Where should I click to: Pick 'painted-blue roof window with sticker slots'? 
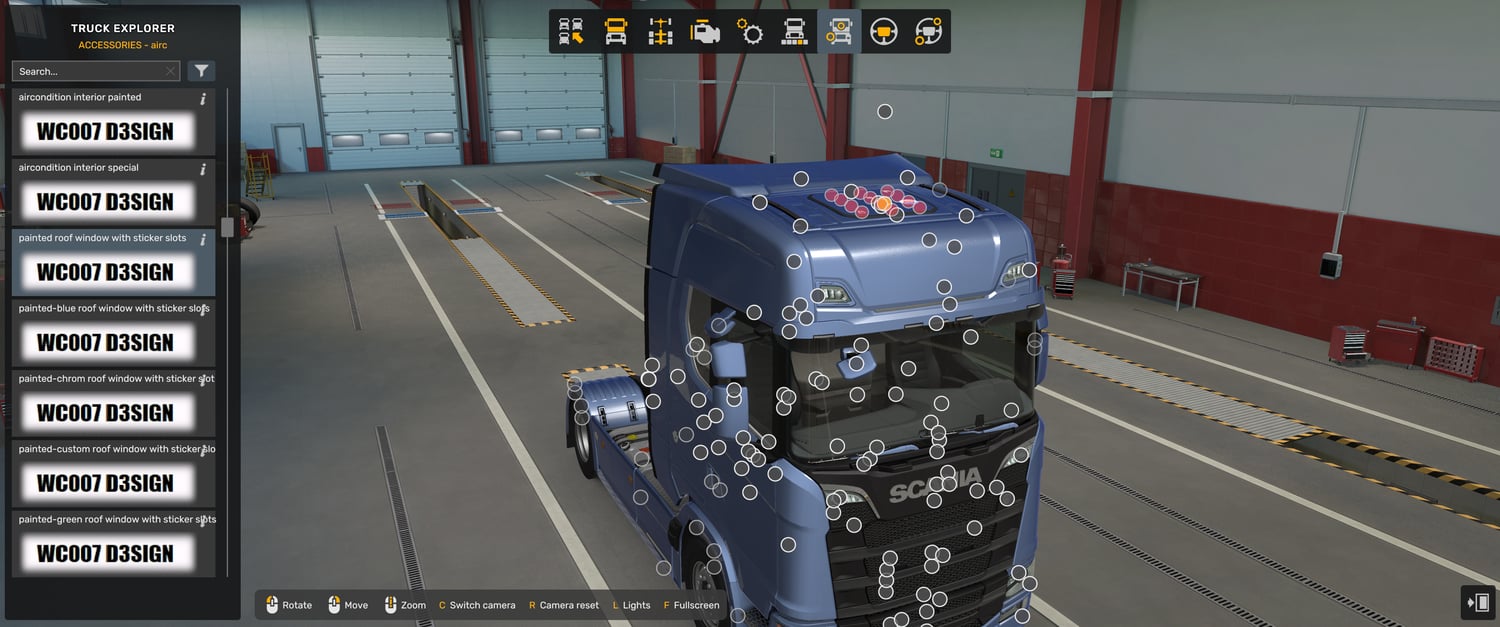coord(105,342)
